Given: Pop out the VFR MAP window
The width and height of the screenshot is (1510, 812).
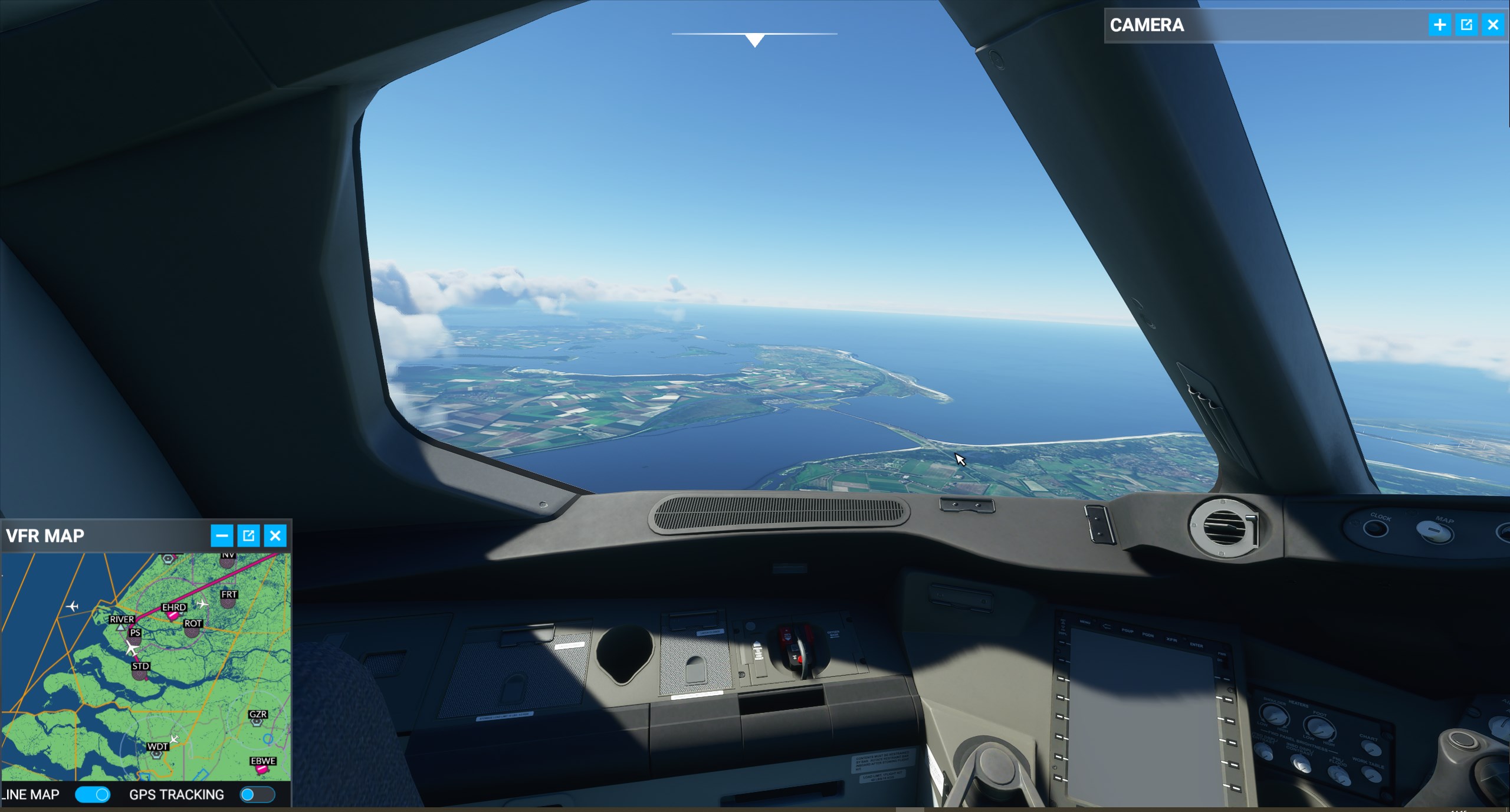Looking at the screenshot, I should (248, 535).
